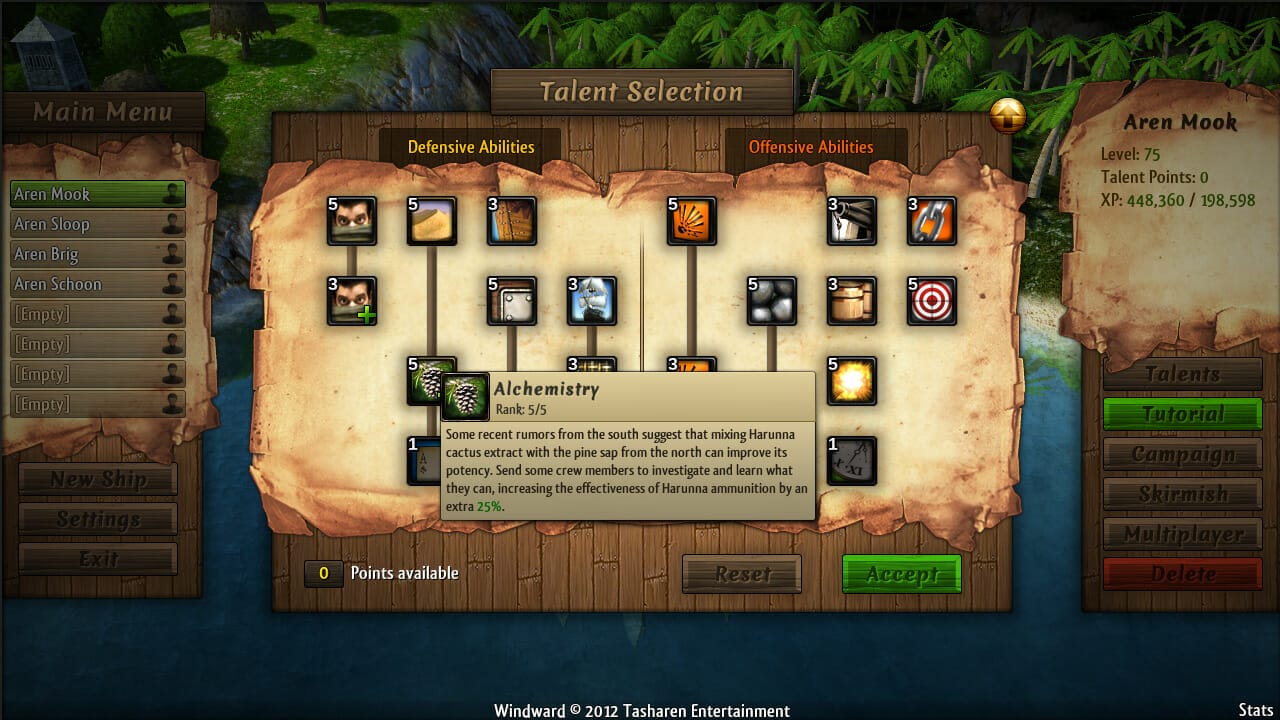Accept the talent selection
Image resolution: width=1280 pixels, height=720 pixels.
coord(901,574)
